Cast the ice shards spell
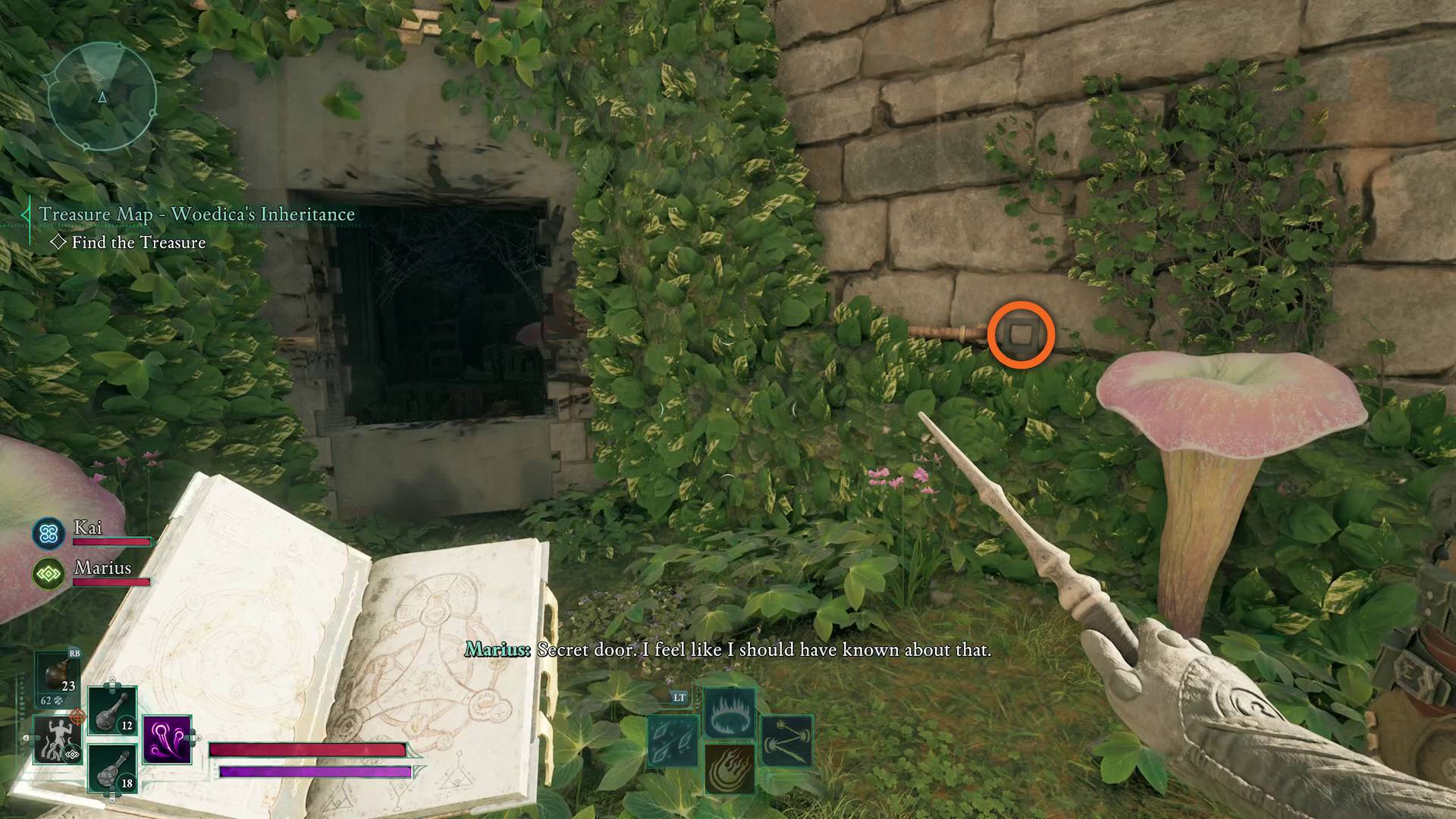 click(x=673, y=741)
